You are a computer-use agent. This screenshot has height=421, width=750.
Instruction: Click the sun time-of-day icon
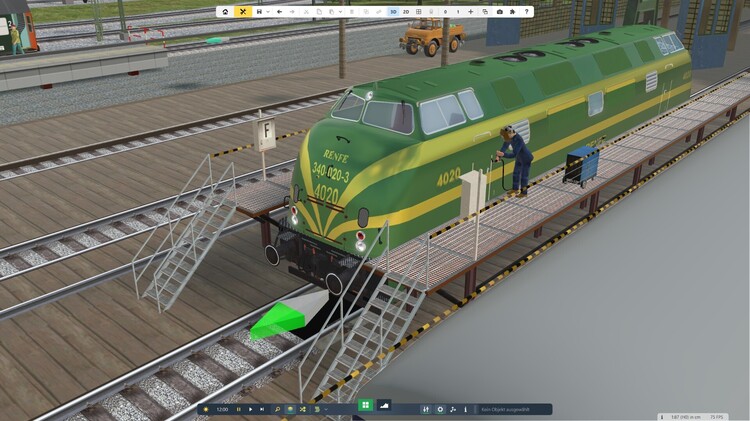(205, 409)
